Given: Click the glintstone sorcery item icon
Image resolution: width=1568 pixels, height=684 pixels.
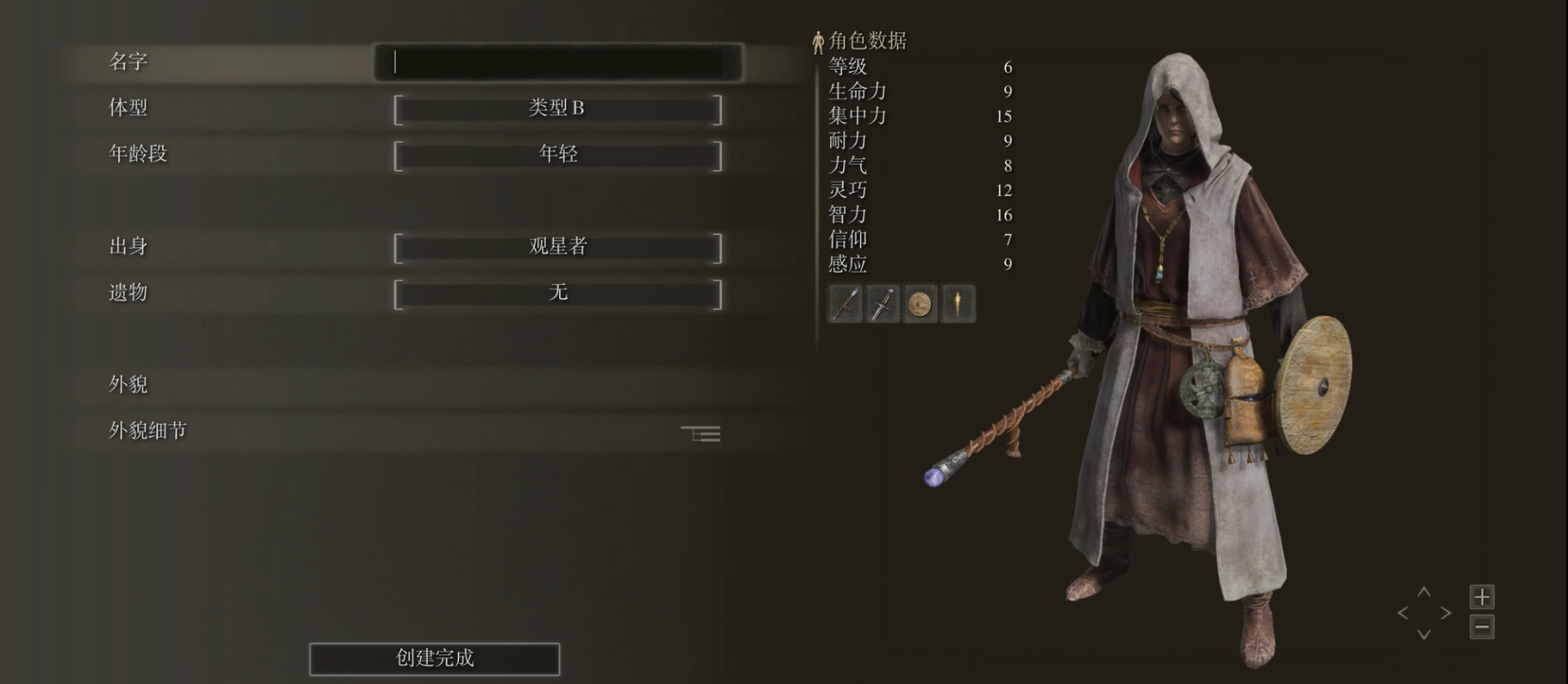Looking at the screenshot, I should [x=957, y=305].
